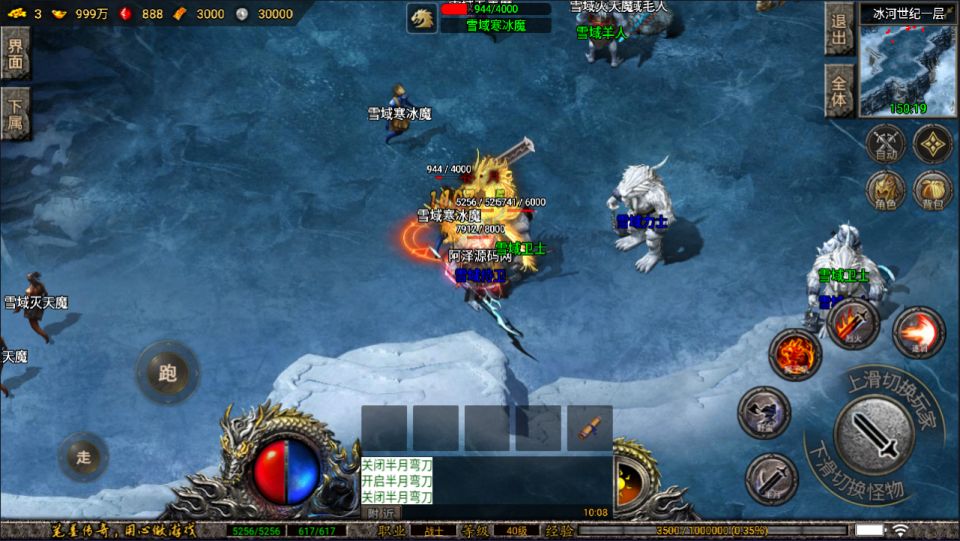Use the scroll in the quick slot
This screenshot has width=960, height=541.
589,427
